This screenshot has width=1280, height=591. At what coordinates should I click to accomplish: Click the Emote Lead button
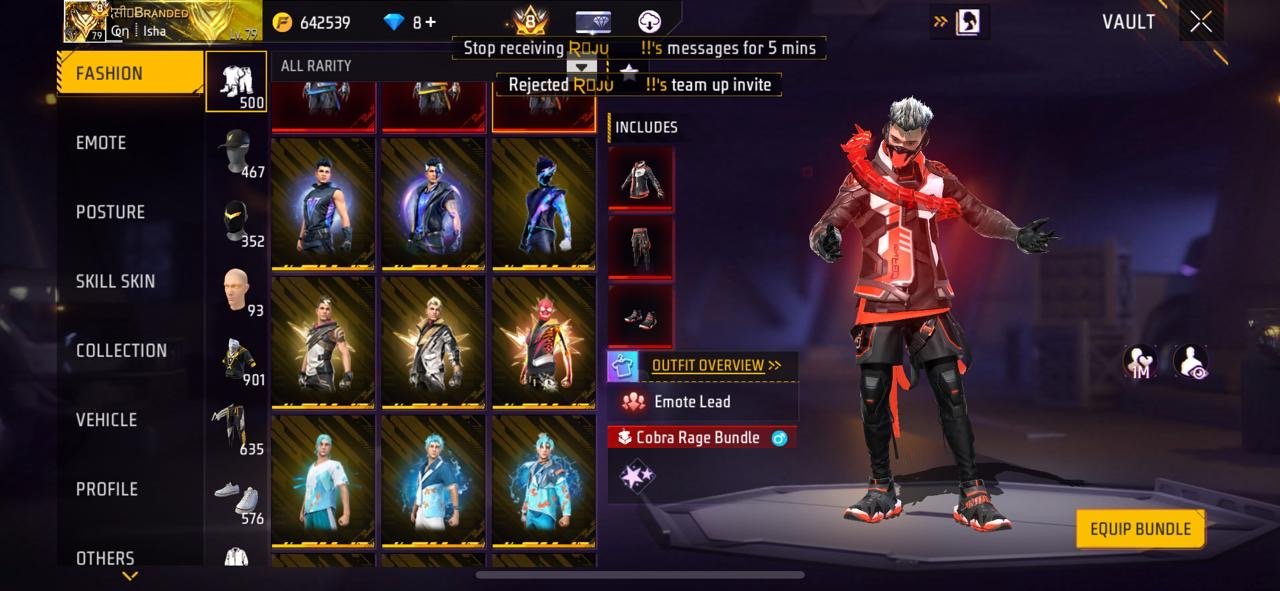coord(692,402)
